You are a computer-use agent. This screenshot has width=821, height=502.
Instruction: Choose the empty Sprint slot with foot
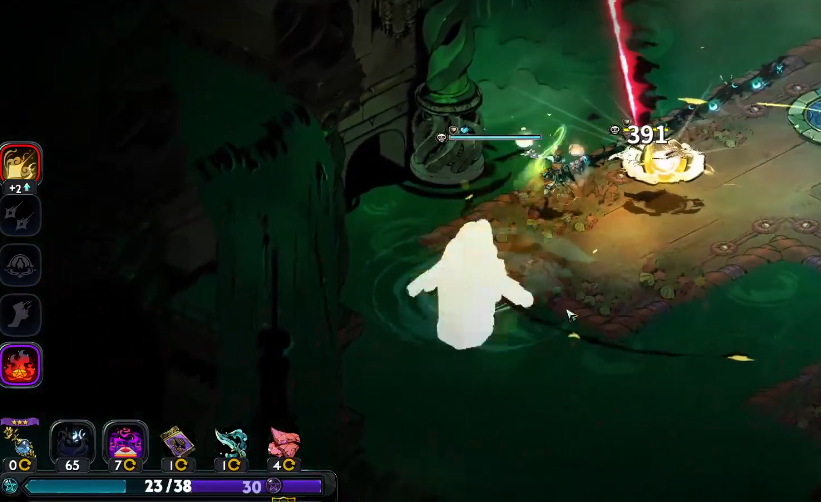(x=20, y=314)
